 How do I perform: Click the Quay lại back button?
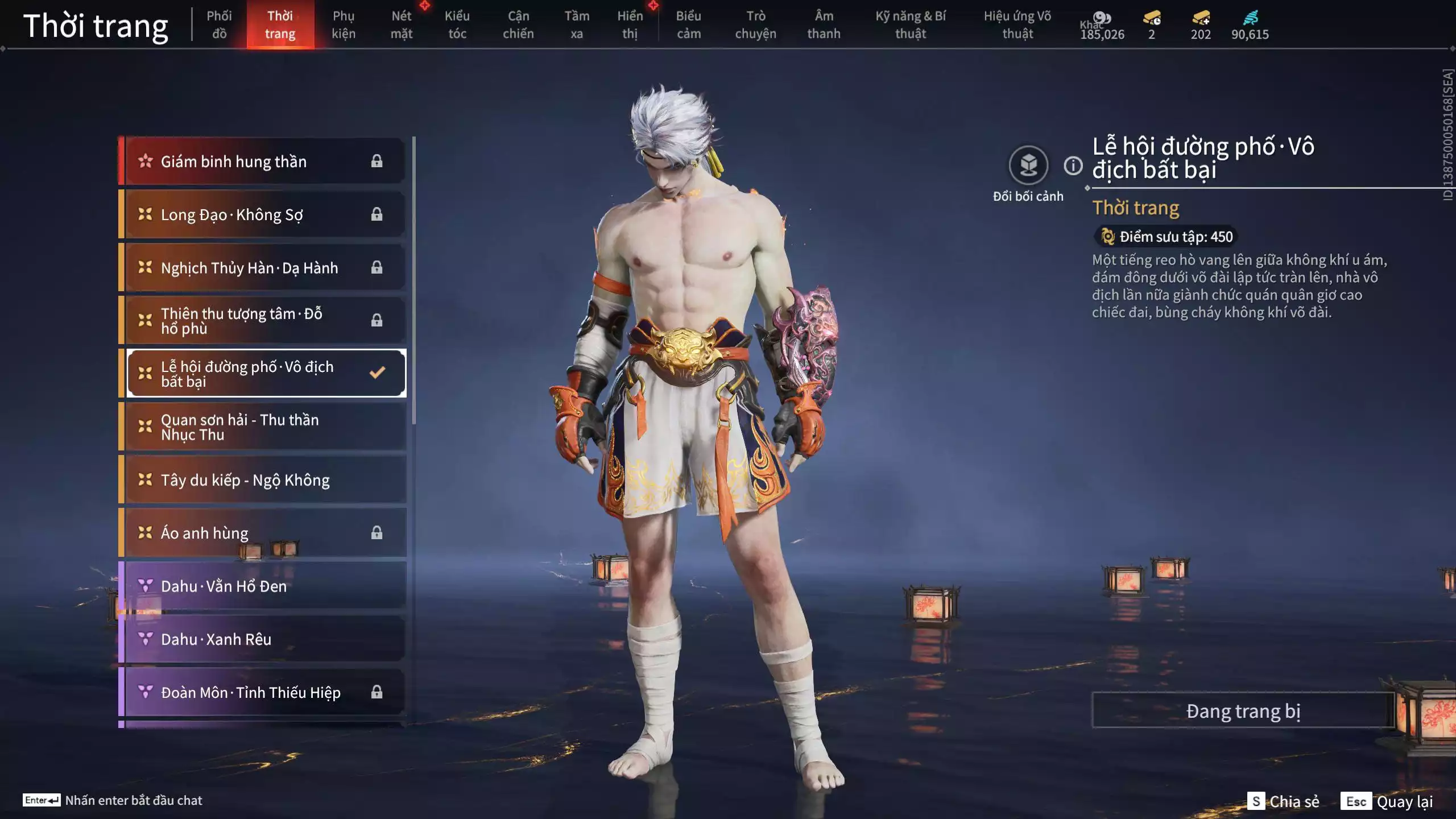point(1388,801)
